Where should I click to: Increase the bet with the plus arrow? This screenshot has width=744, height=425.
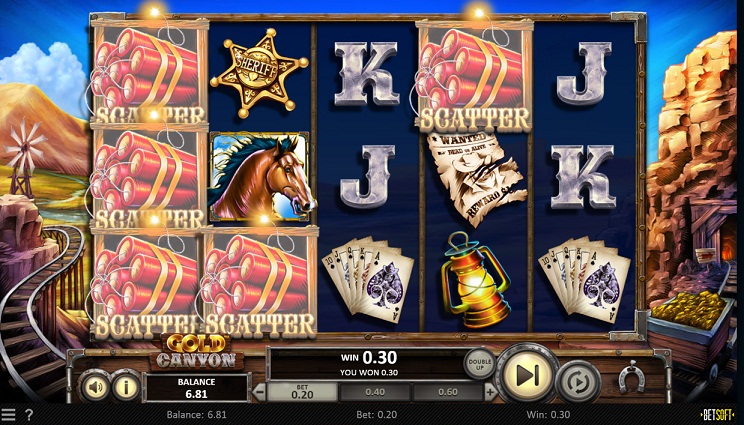(x=490, y=393)
